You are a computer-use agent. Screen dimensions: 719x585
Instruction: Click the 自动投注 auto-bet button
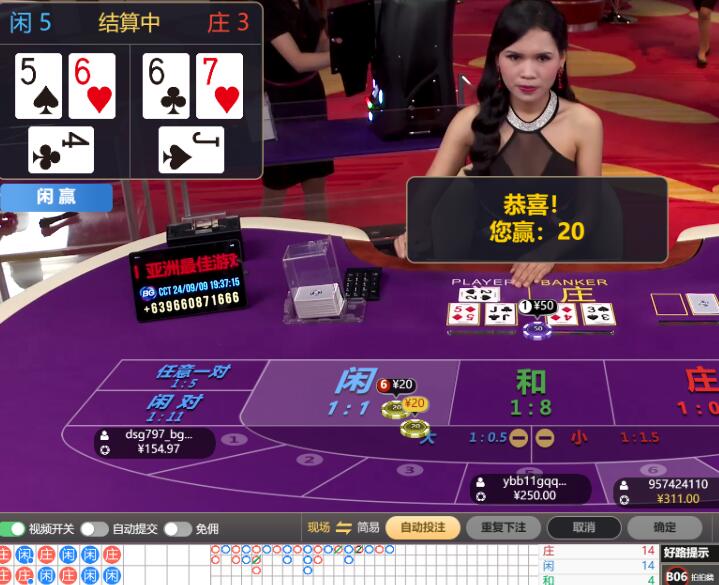[x=423, y=527]
